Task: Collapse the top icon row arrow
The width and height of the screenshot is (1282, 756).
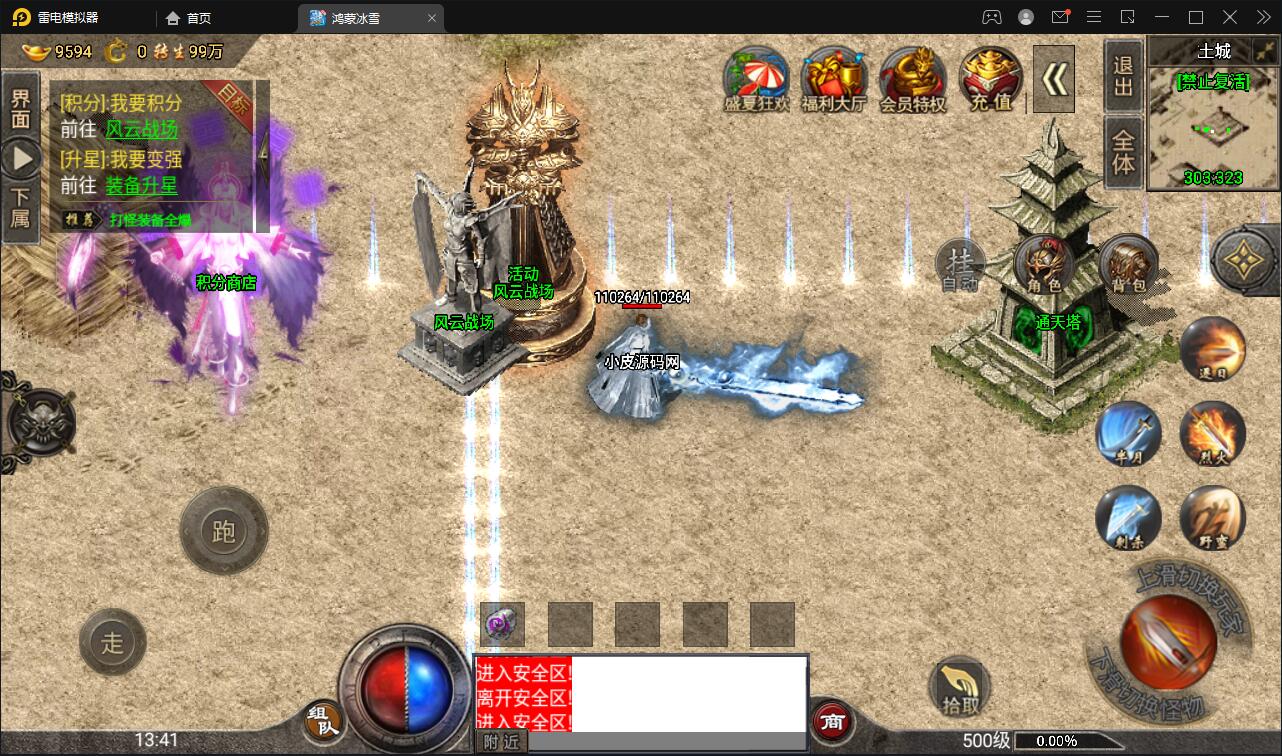Action: tap(1053, 79)
